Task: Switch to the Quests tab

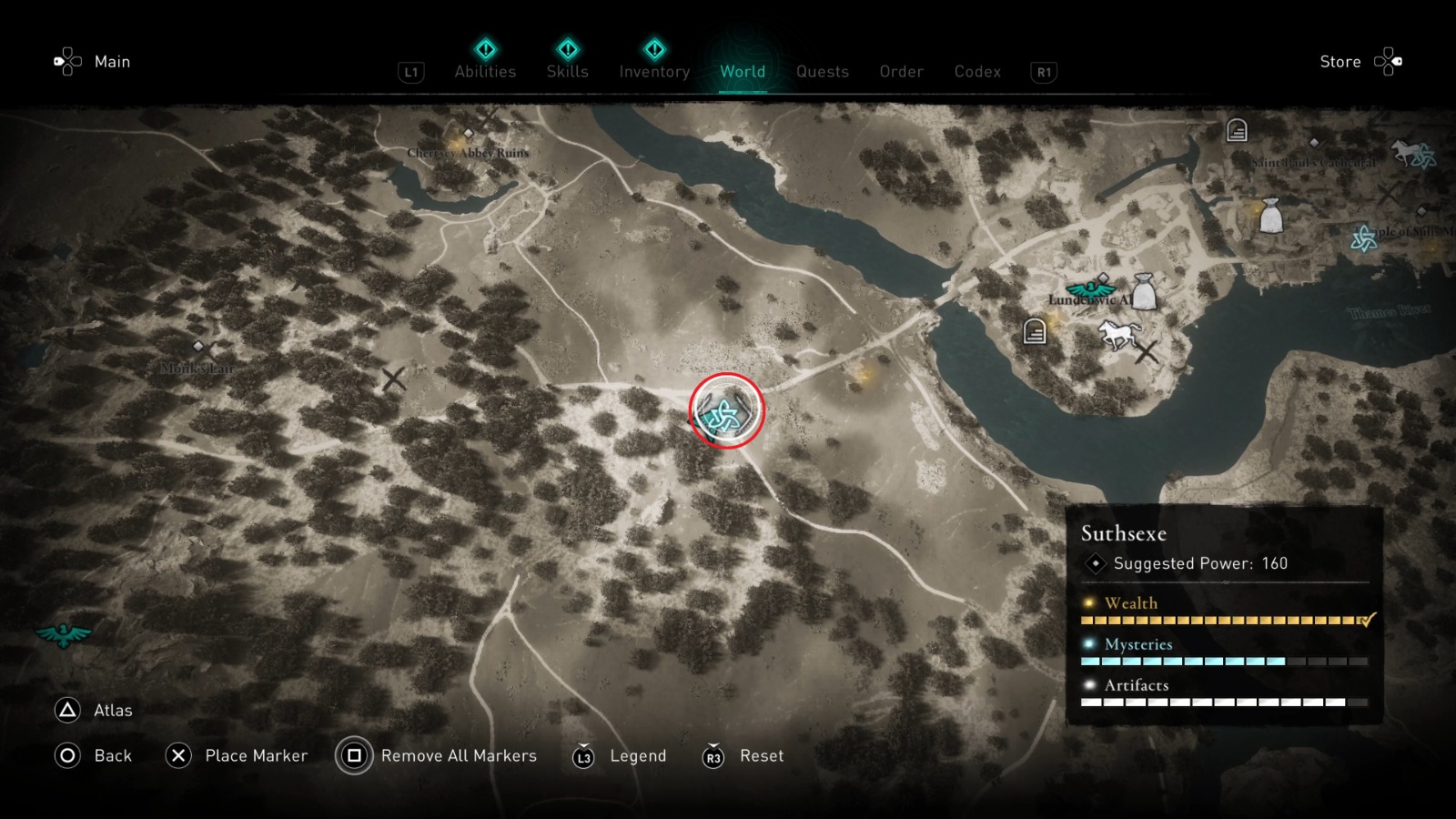Action: coord(822,72)
